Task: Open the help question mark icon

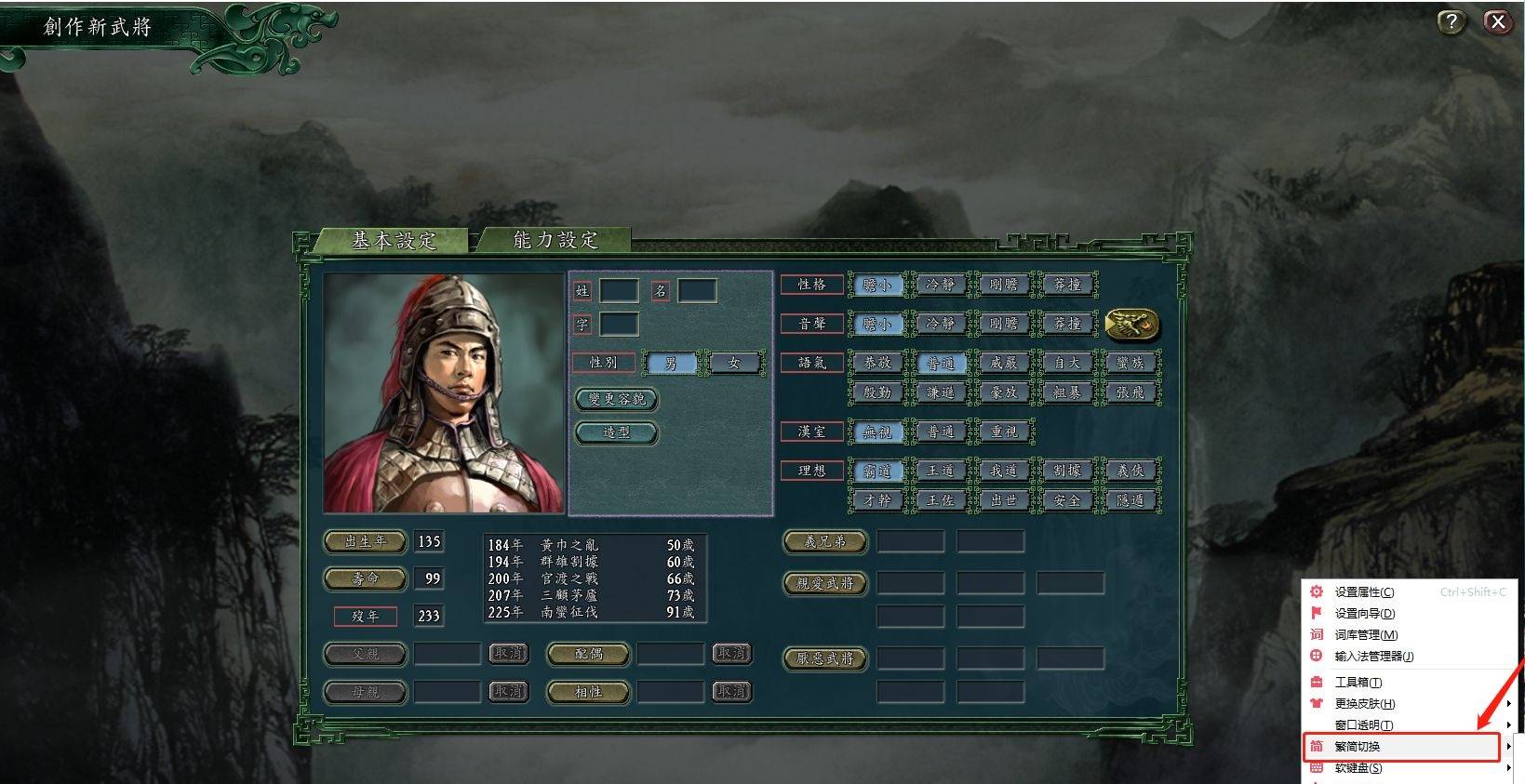Action: coord(1450,20)
